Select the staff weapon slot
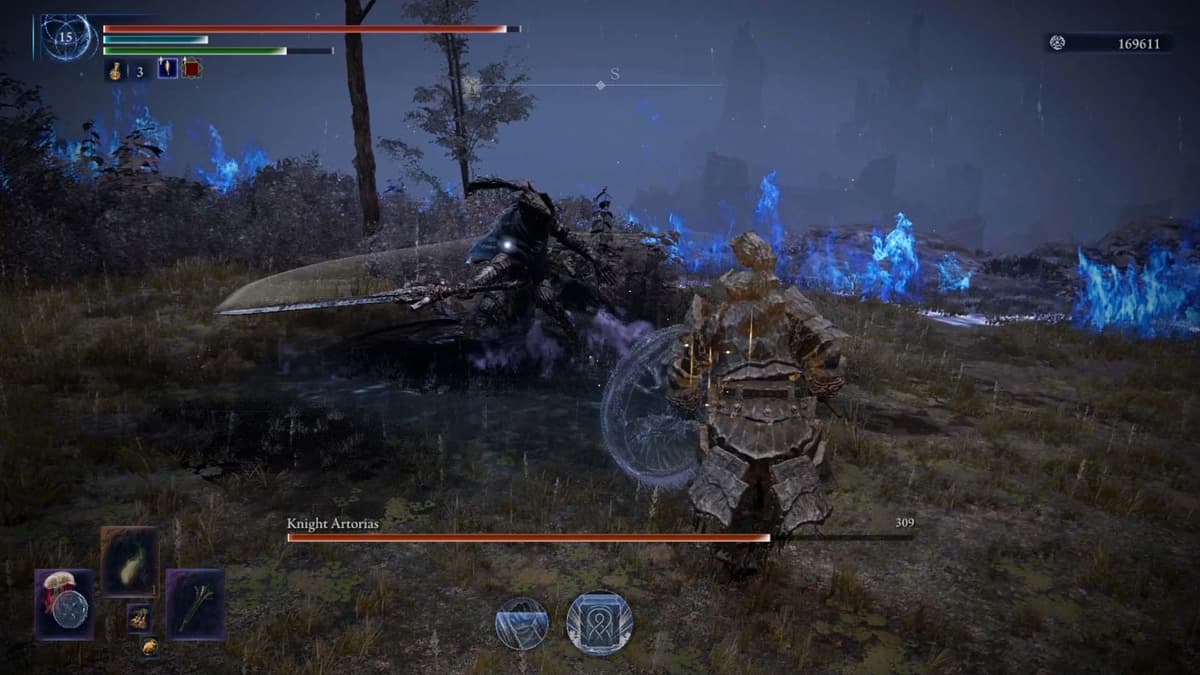 pos(194,603)
